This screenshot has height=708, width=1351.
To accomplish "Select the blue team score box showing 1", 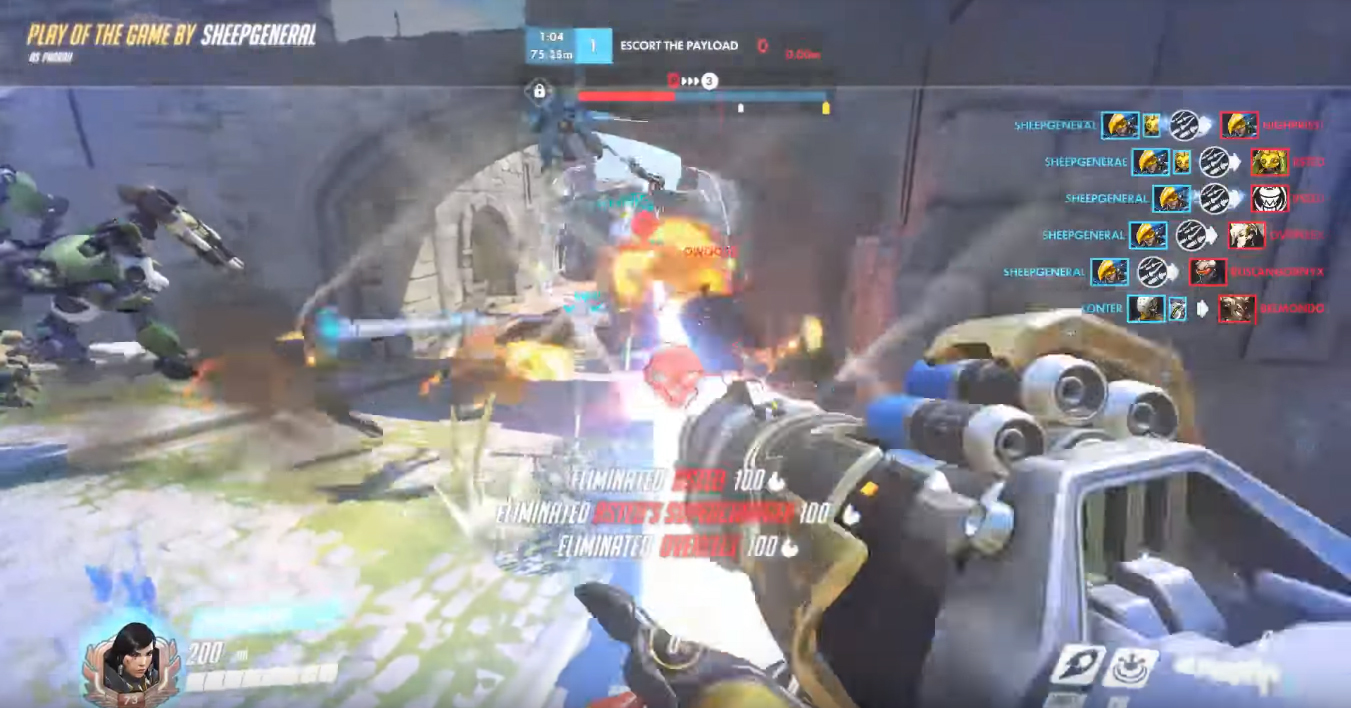I will [593, 46].
